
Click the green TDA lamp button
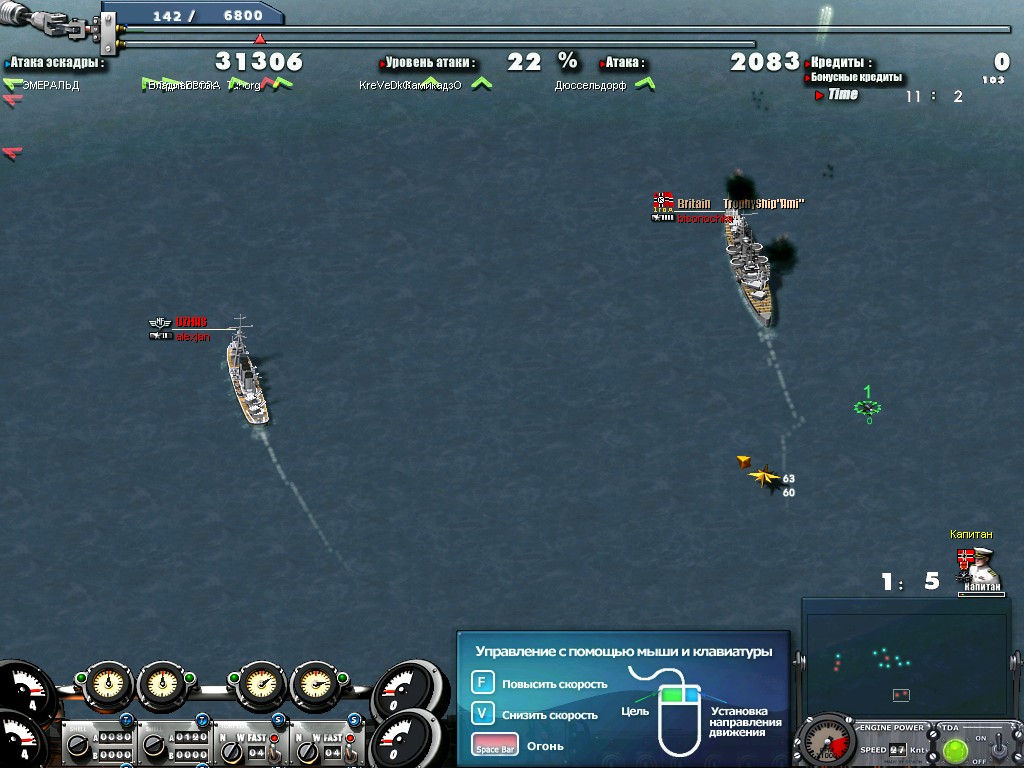click(x=955, y=750)
